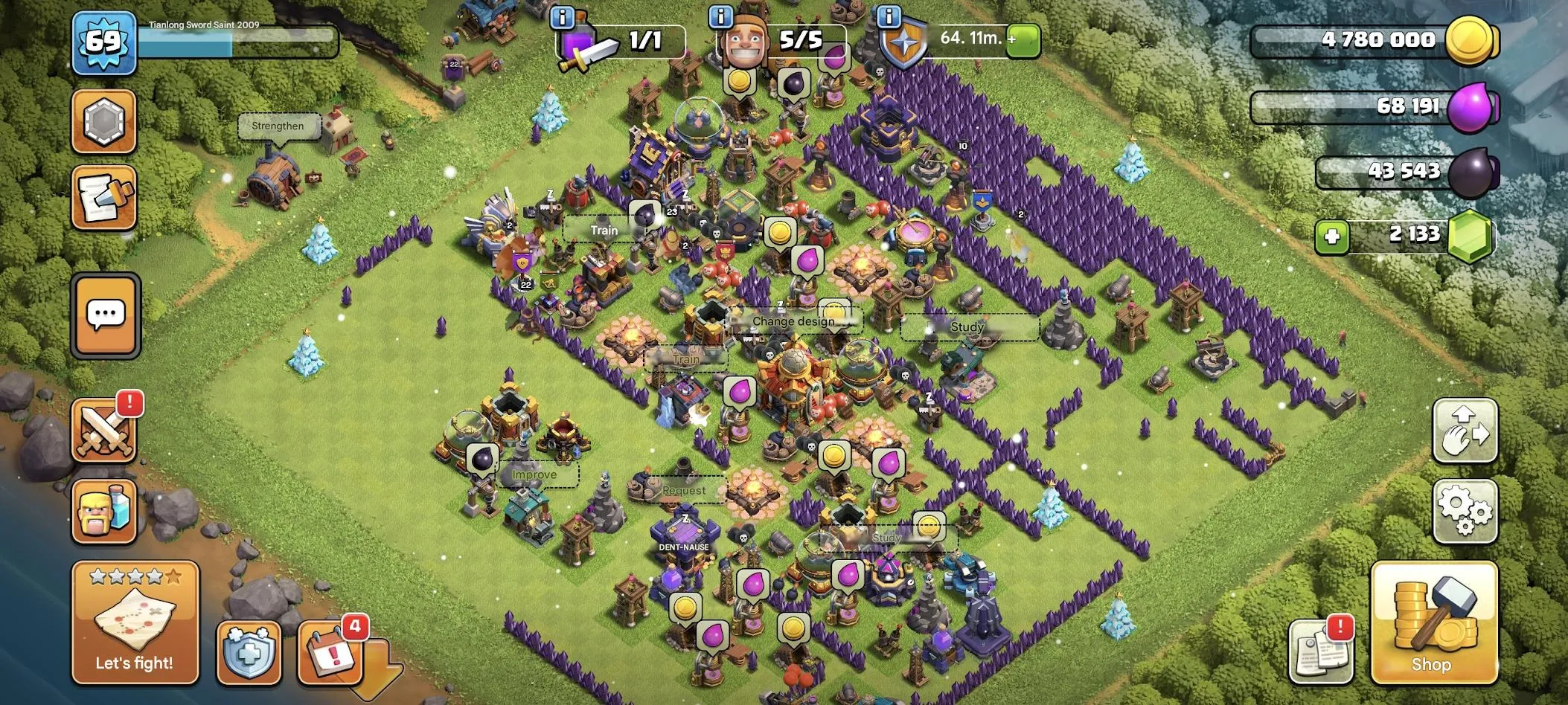Switch village layout with the arrows icon
Screen dimensions: 1568x705
(x=1465, y=431)
